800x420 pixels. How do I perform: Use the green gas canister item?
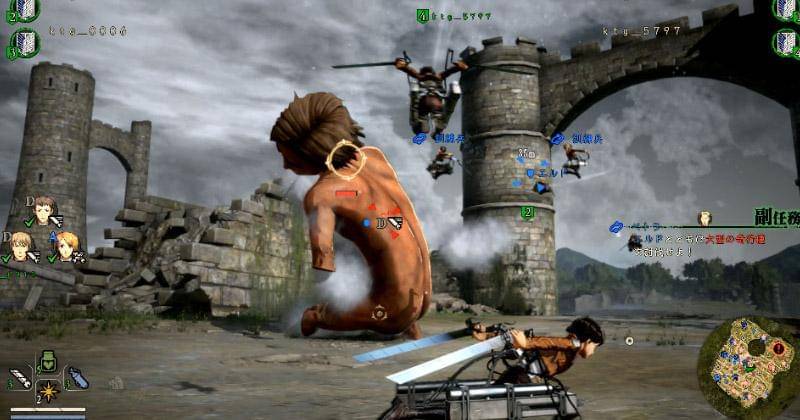click(47, 362)
